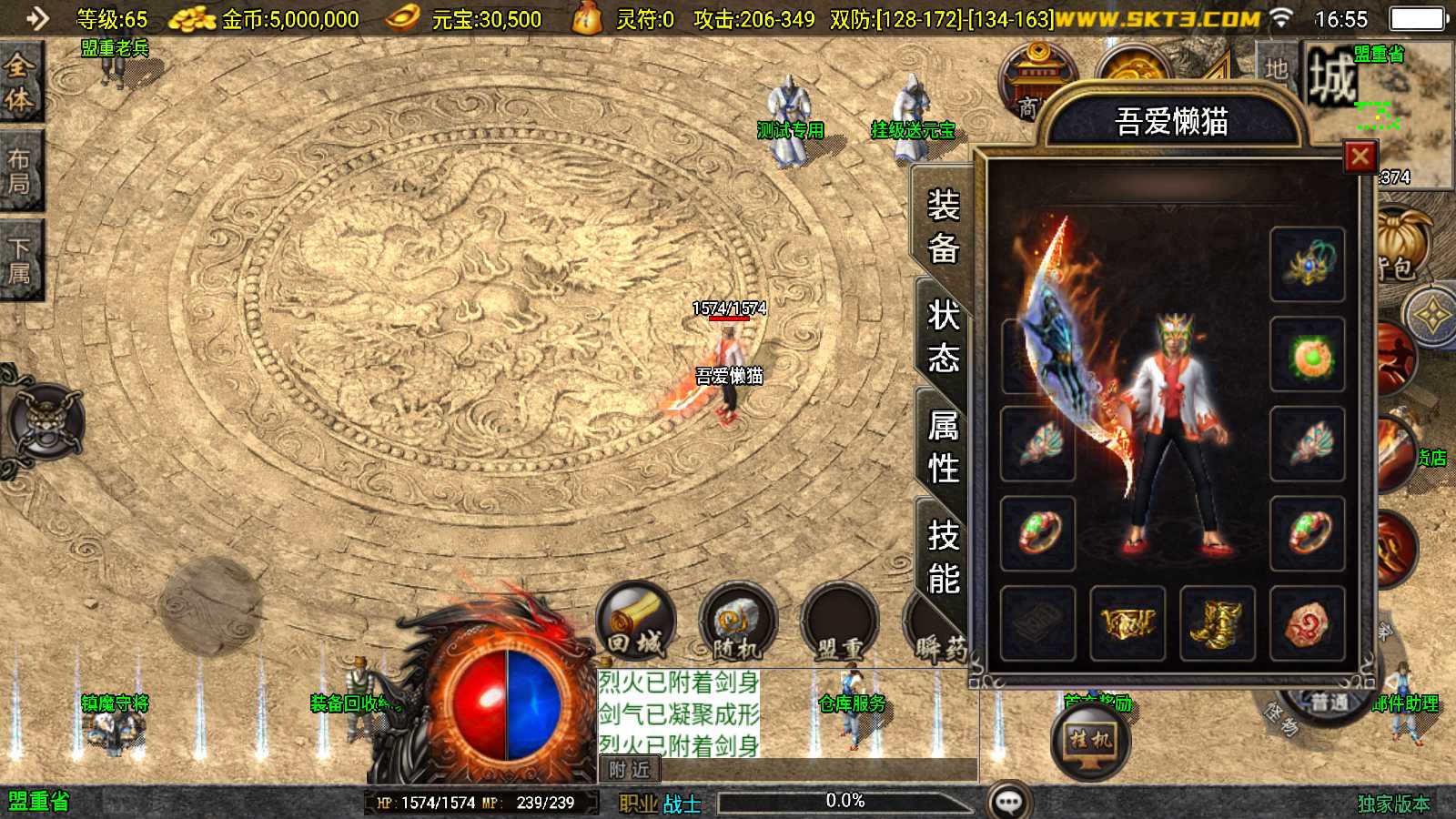Viewport: 1456px width, 819px height.
Task: Inspect the red gemstone equipment slot
Action: click(1307, 623)
